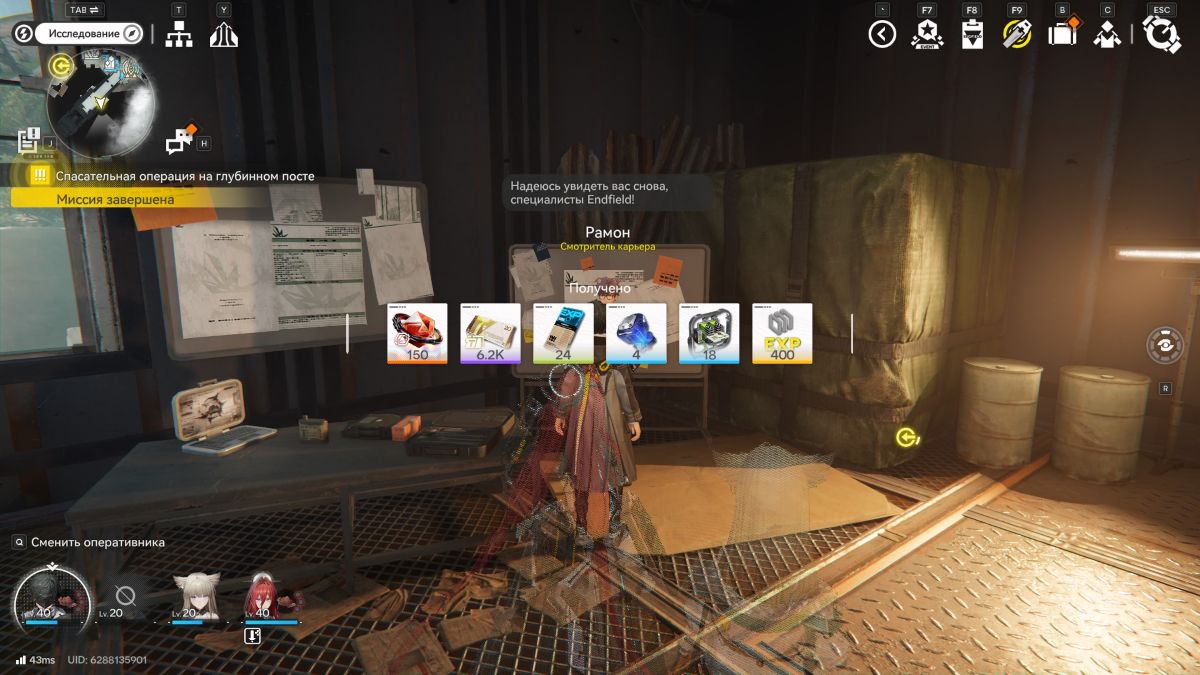Viewport: 1200px width, 675px height.
Task: Open the Event star badge menu
Action: (x=927, y=35)
